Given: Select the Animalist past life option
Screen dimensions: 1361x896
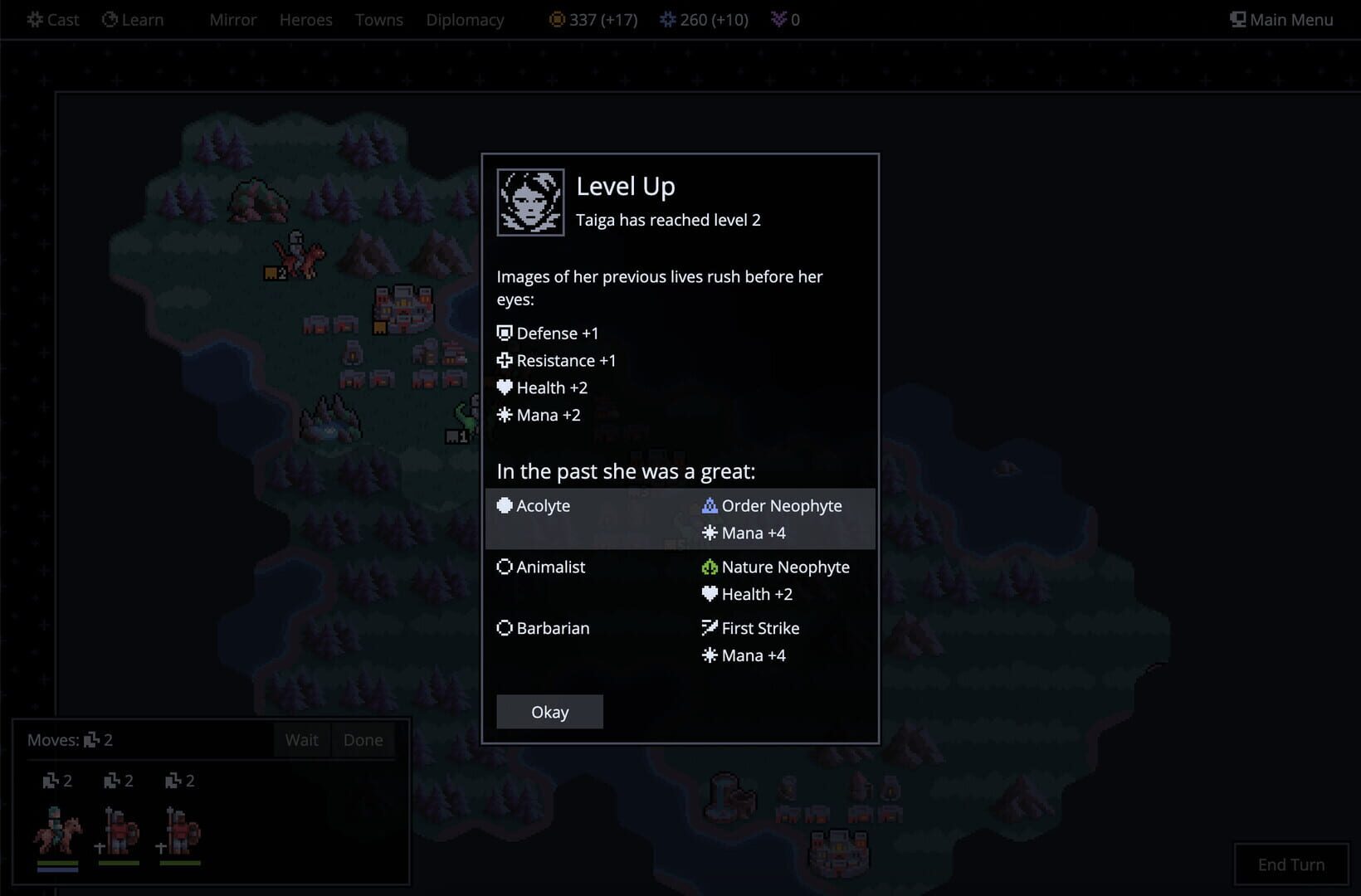Looking at the screenshot, I should [x=549, y=567].
